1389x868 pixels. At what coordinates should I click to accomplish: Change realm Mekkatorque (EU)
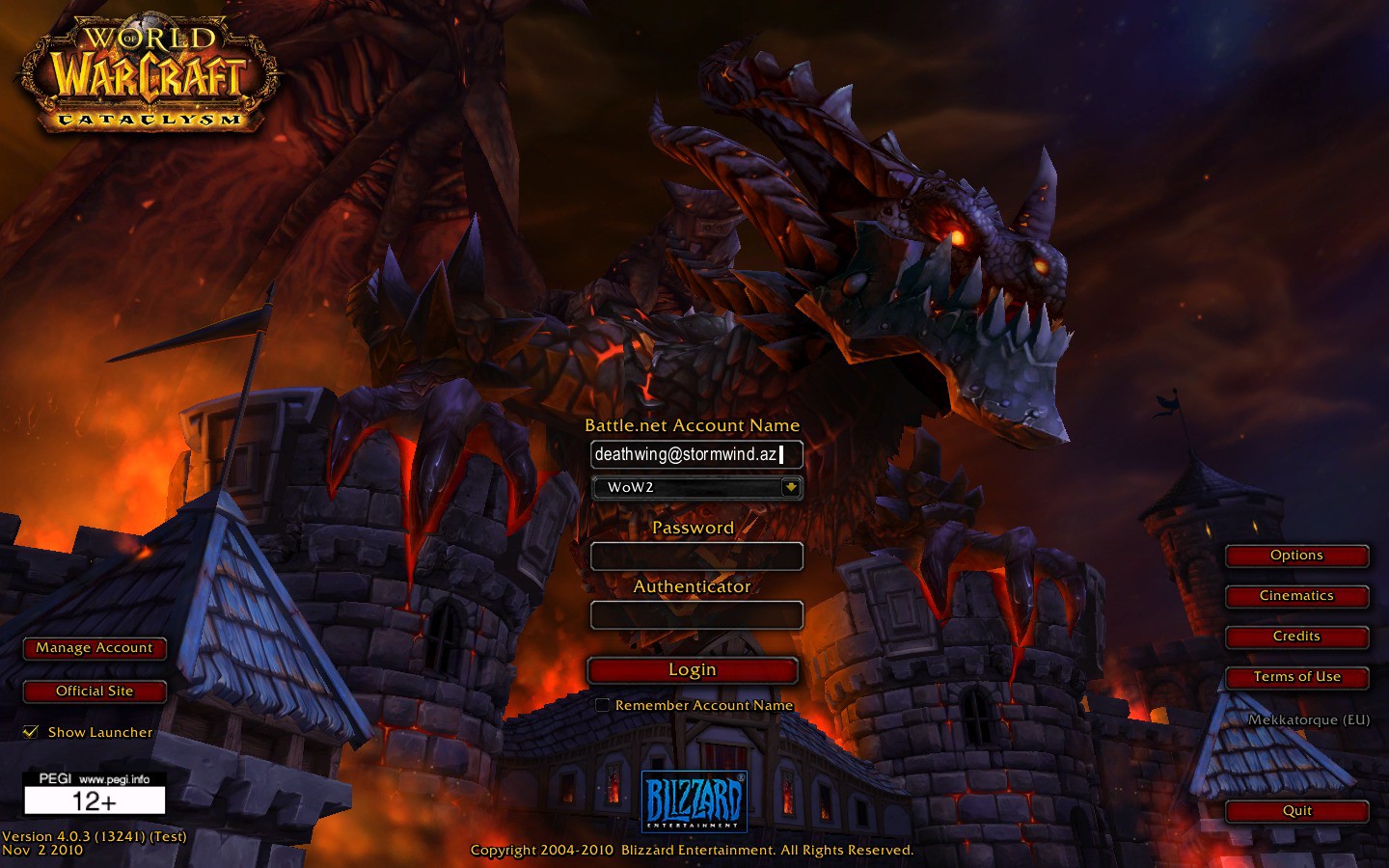click(x=1308, y=720)
